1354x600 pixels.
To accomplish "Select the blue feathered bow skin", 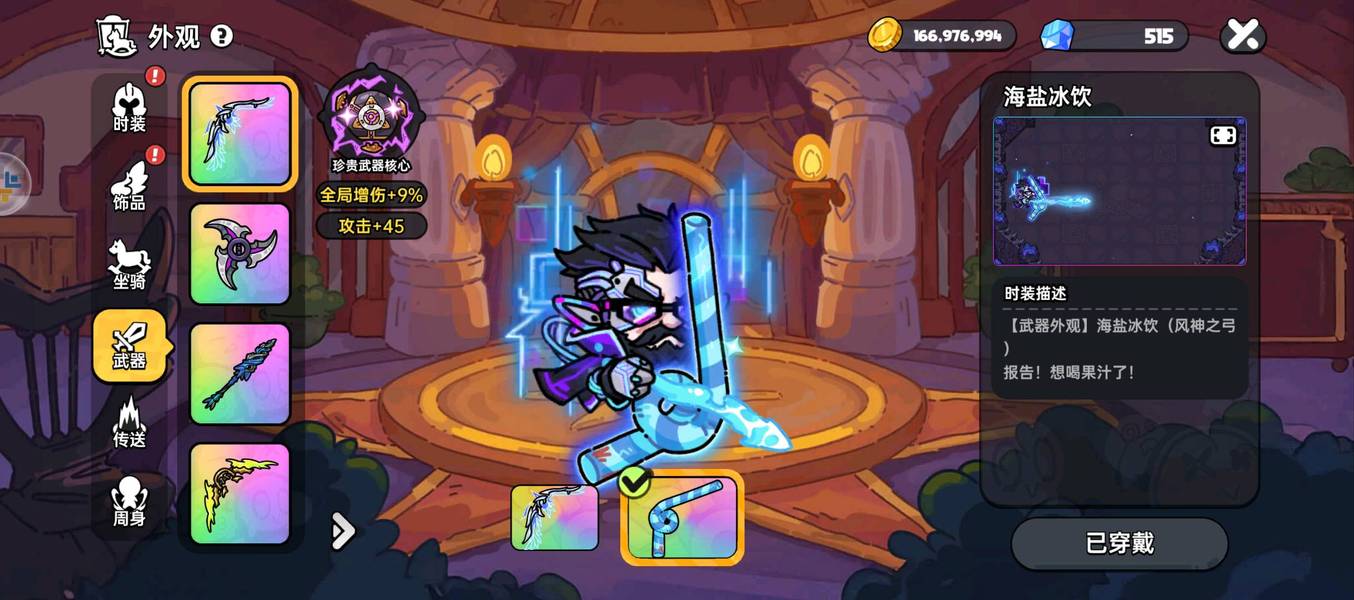I will tap(240, 134).
